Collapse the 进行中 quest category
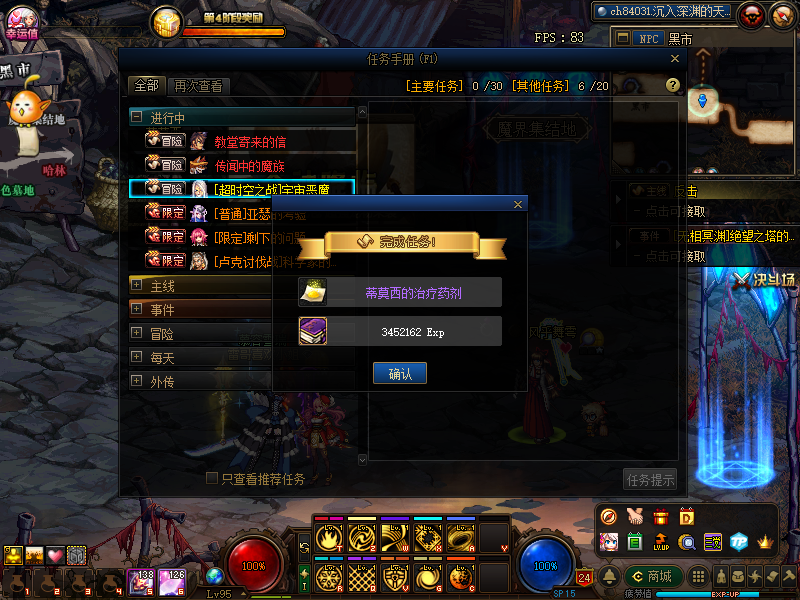This screenshot has height=600, width=800. 137,117
